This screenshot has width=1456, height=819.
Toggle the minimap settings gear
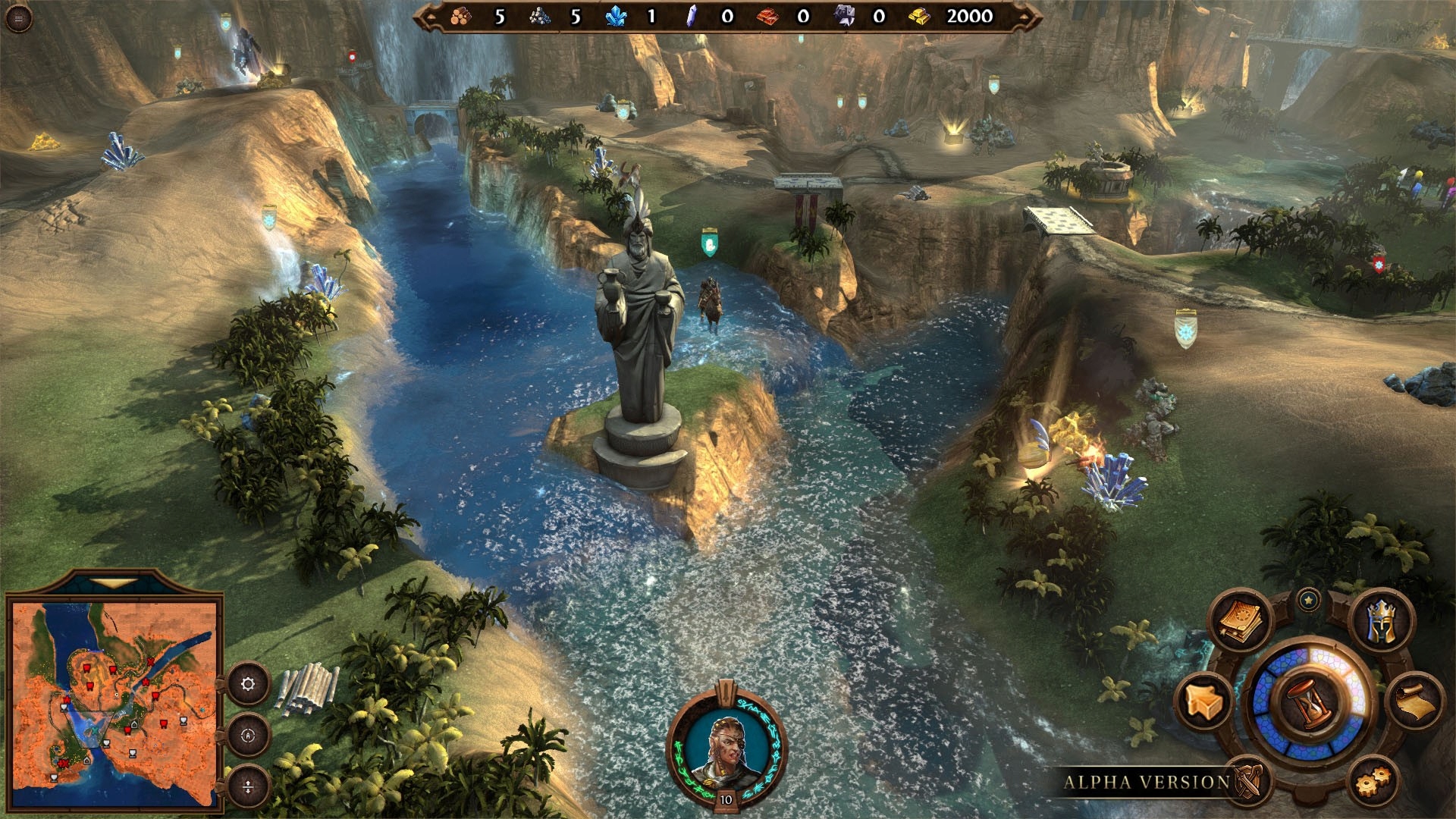coord(248,684)
